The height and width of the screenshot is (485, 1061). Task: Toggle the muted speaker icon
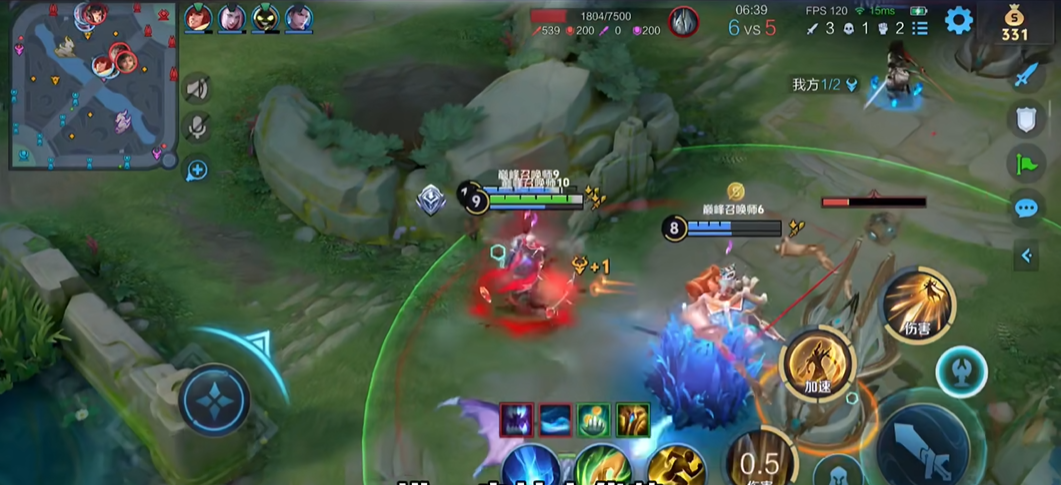[x=198, y=89]
